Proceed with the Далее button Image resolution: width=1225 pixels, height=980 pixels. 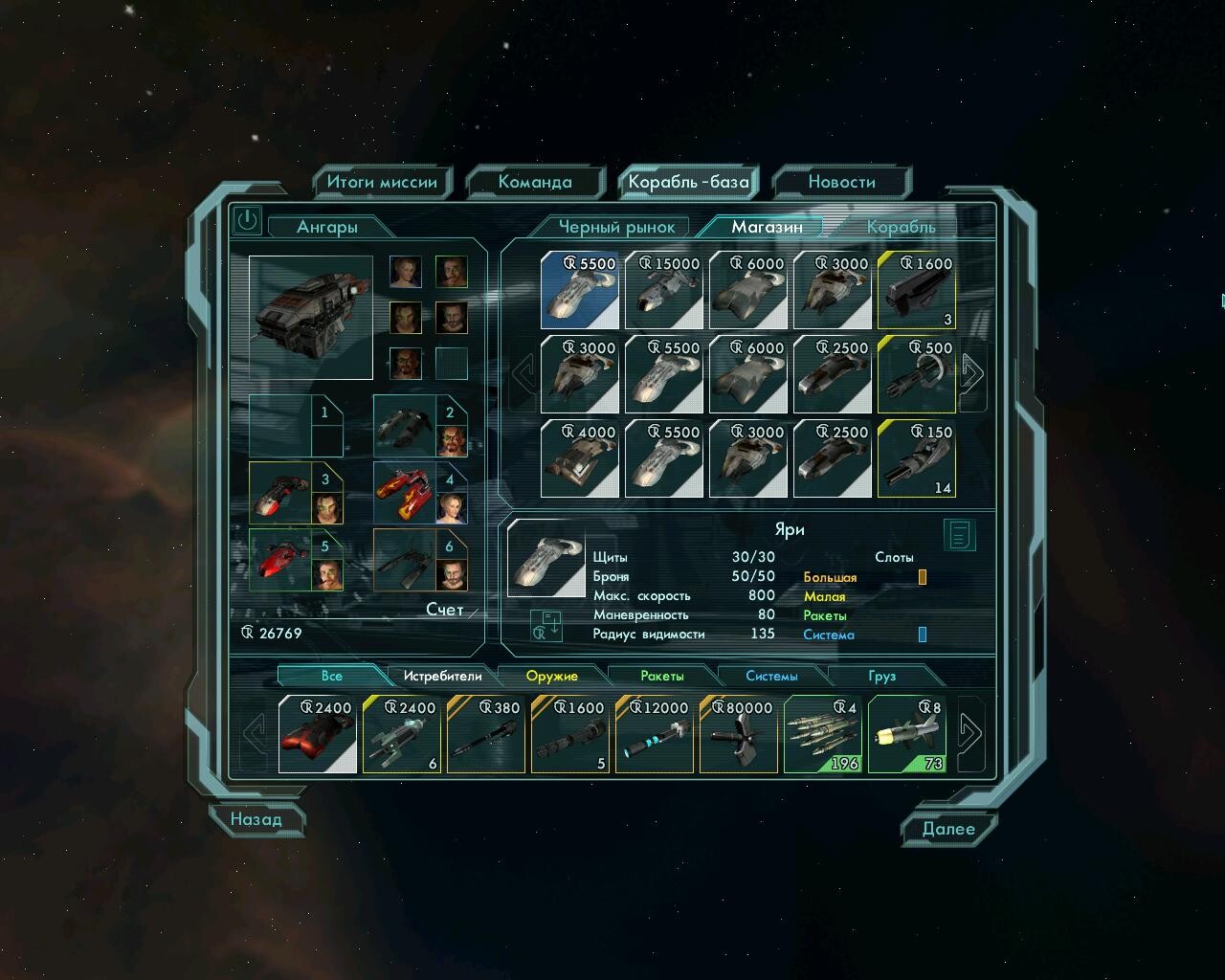pyautogui.click(x=948, y=829)
